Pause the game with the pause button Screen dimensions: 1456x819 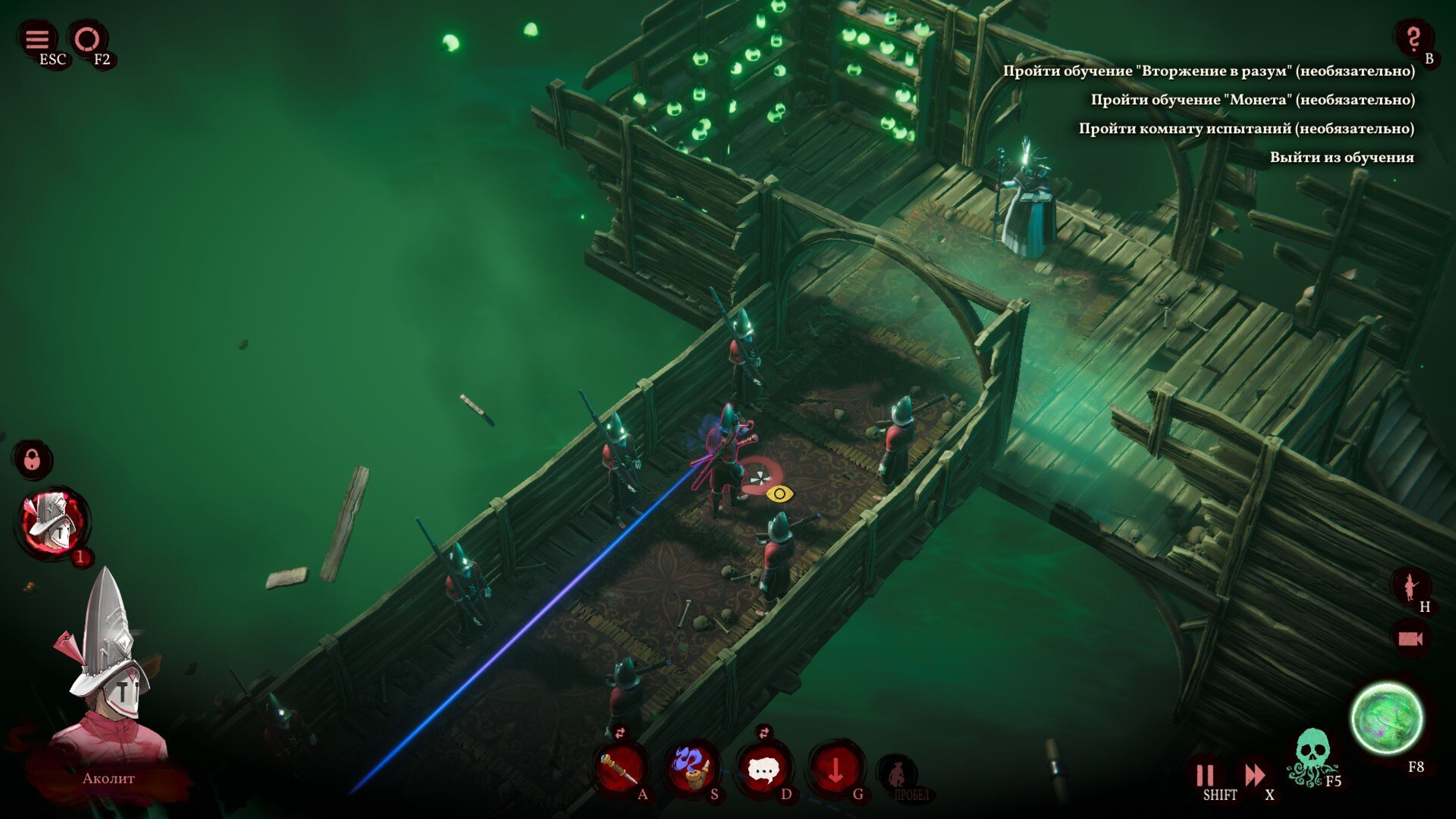(x=1205, y=775)
